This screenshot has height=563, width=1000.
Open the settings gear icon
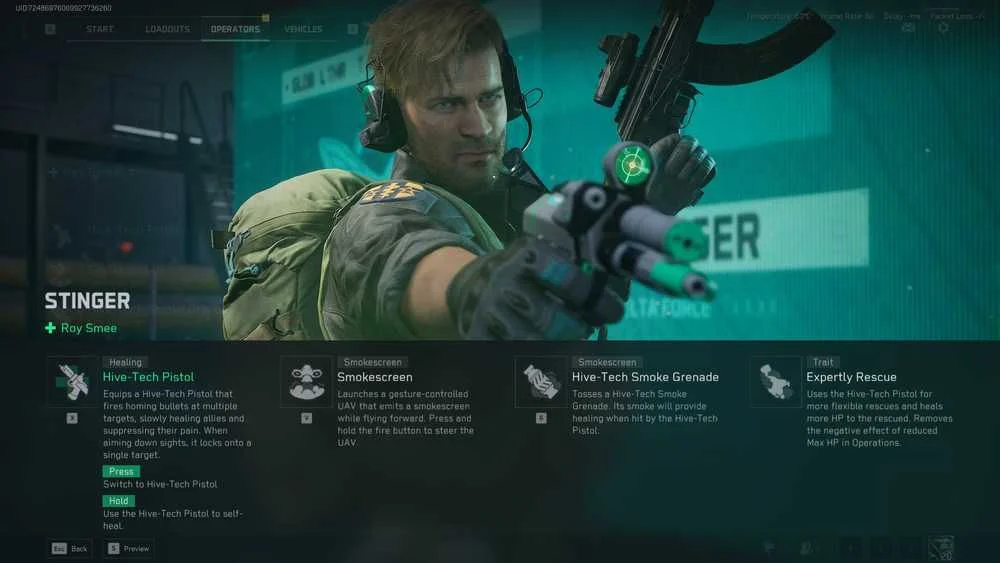pos(942,28)
